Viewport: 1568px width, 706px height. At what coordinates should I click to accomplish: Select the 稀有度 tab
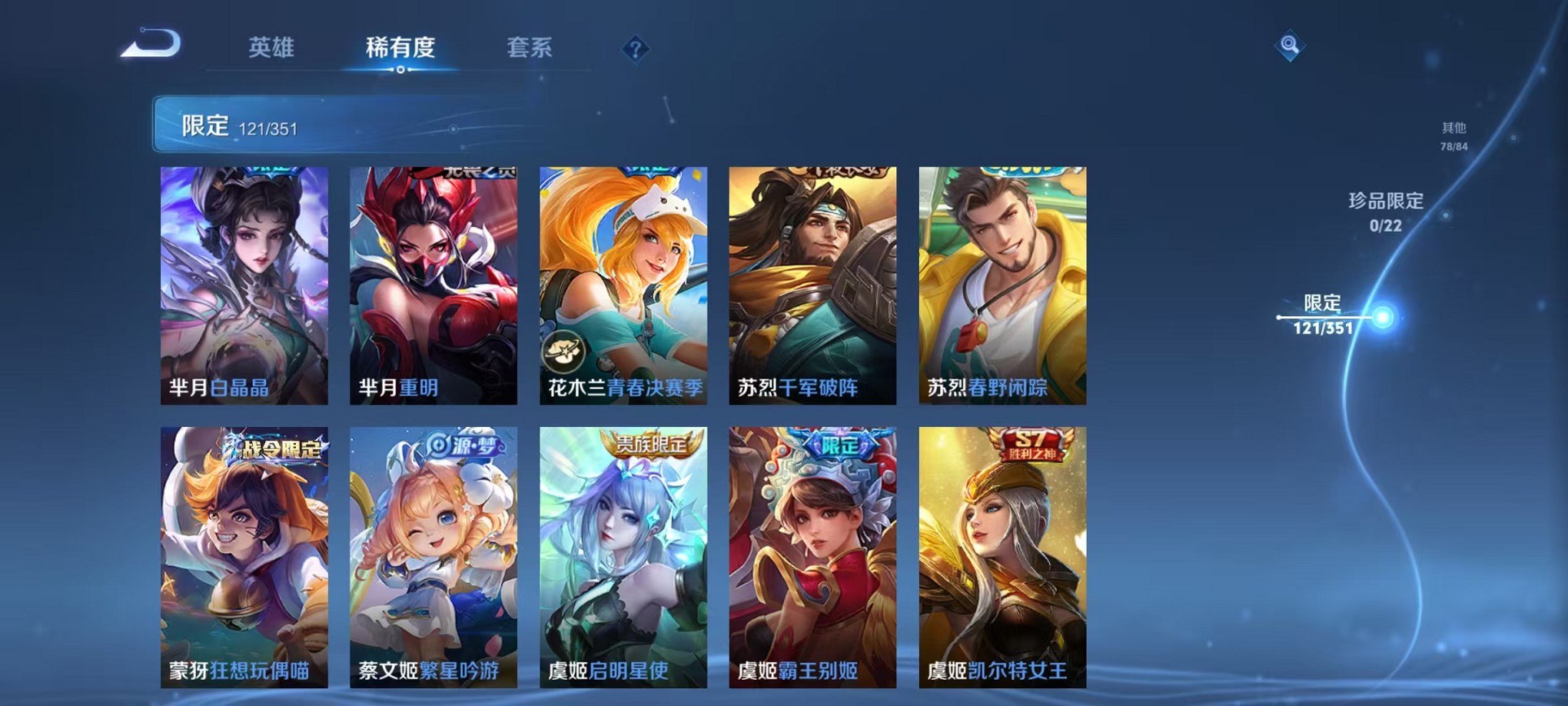(x=400, y=48)
